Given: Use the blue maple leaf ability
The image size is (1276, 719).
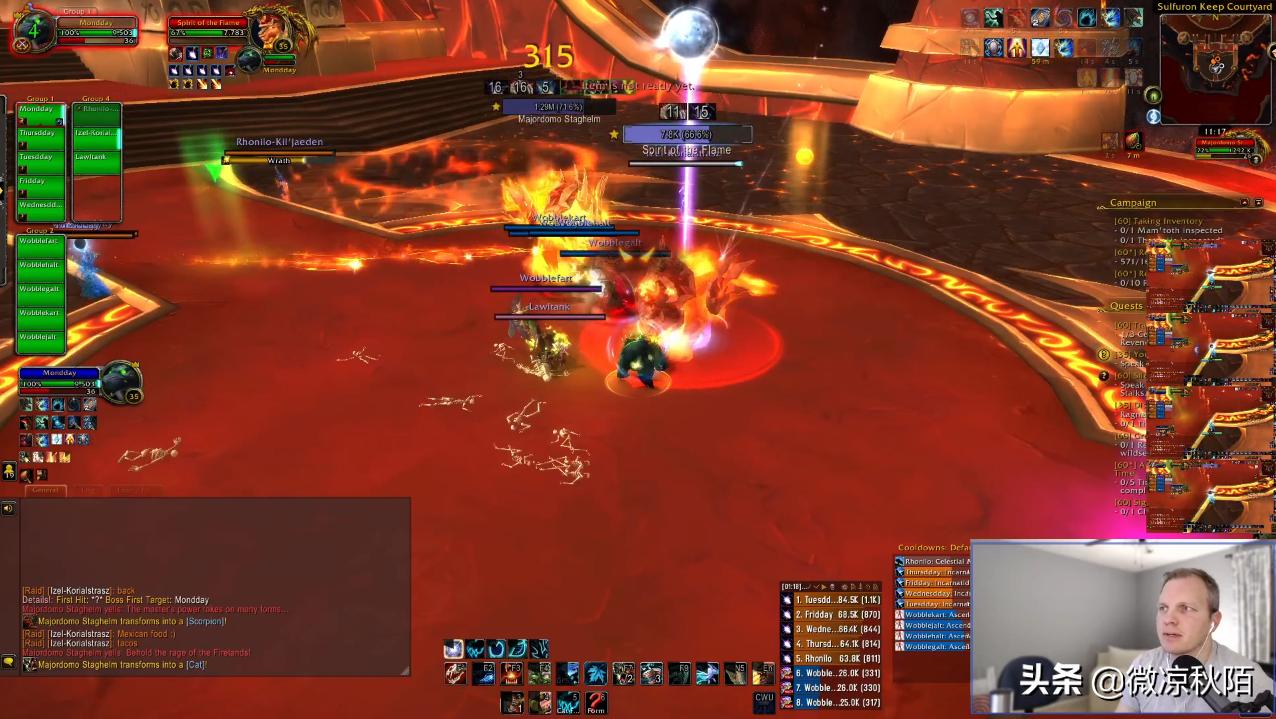Looking at the screenshot, I should tap(596, 673).
